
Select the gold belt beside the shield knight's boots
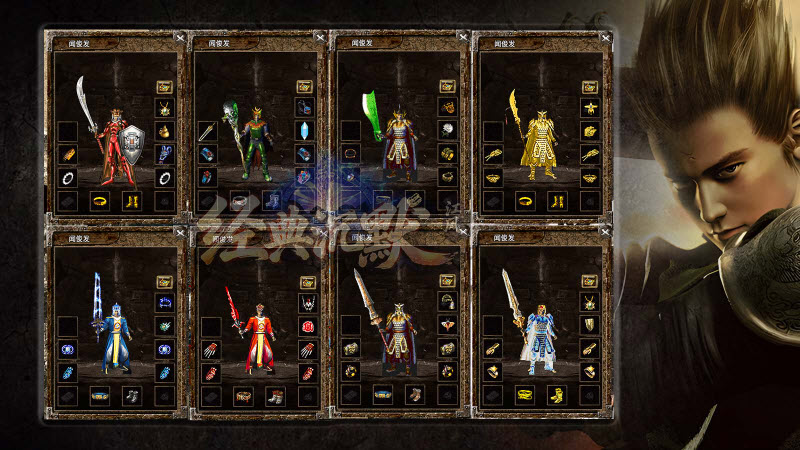[99, 200]
